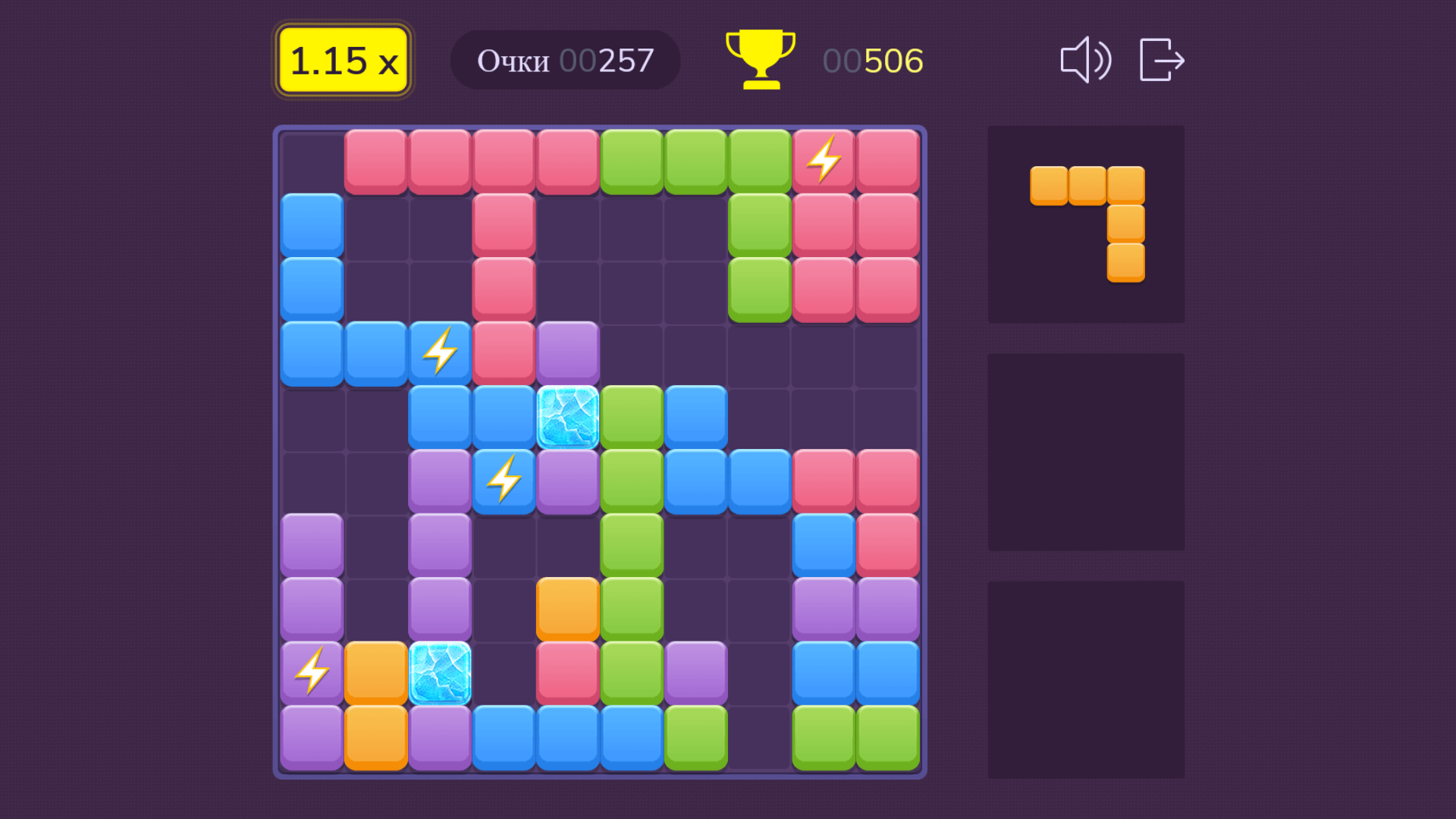Click the empty middle piece slot

(1086, 453)
